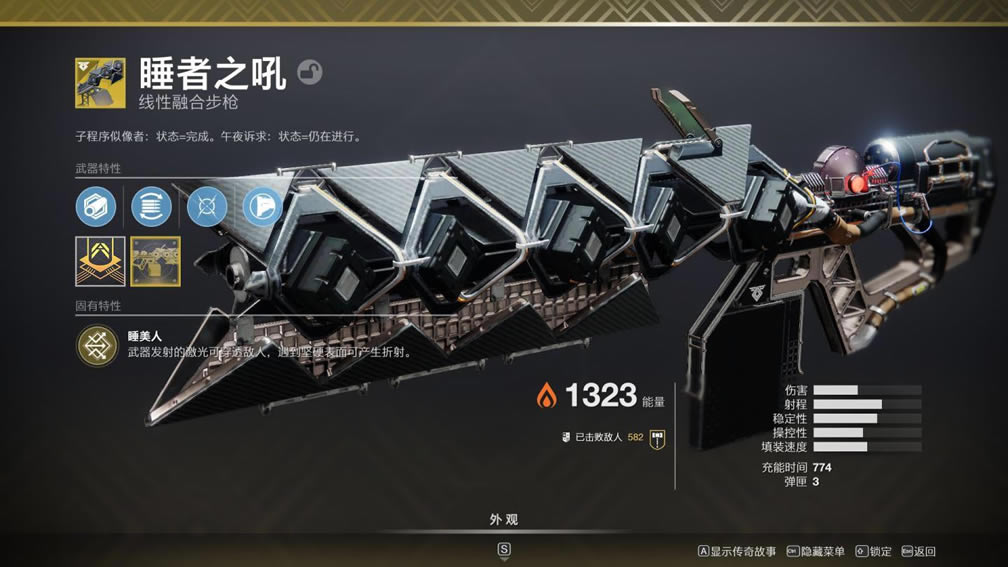Open the 外观 appearance section
Image resolution: width=1008 pixels, height=567 pixels.
503,520
